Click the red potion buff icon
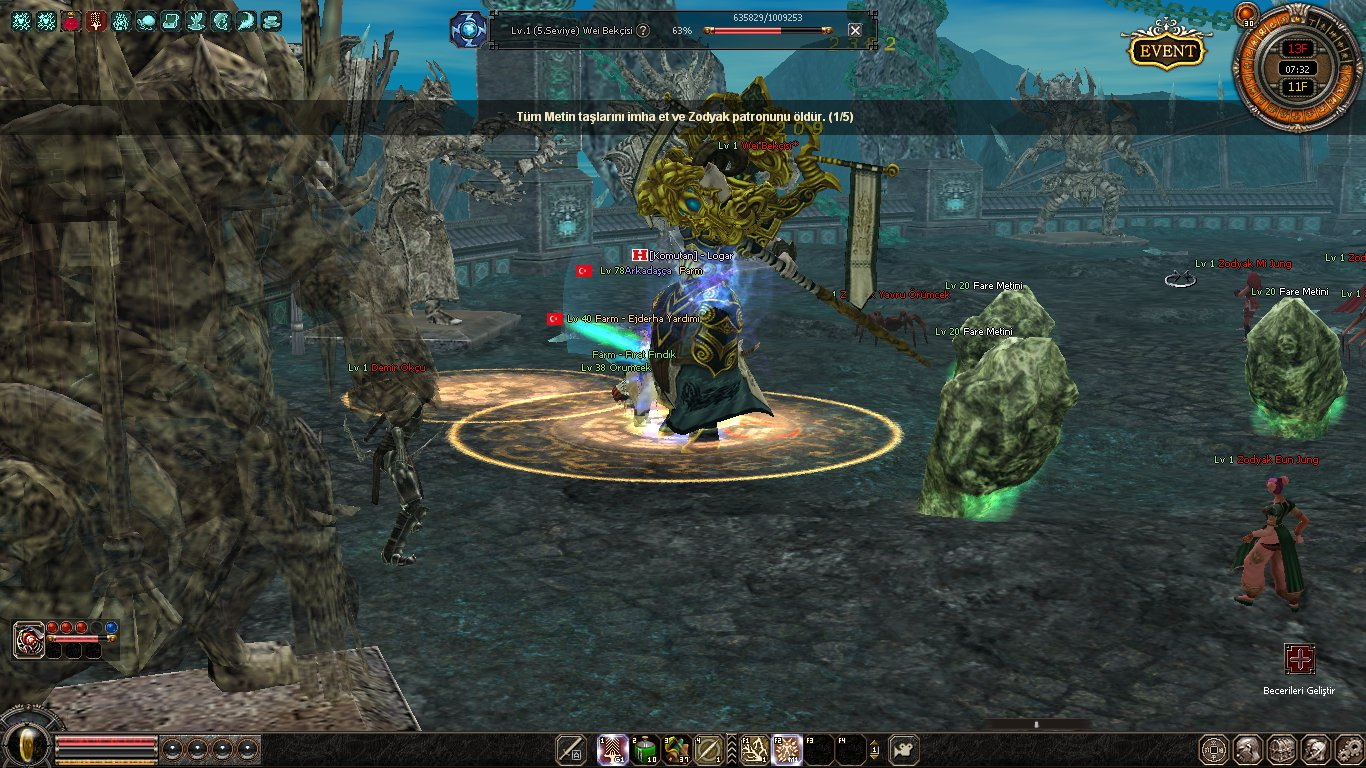 (x=71, y=20)
